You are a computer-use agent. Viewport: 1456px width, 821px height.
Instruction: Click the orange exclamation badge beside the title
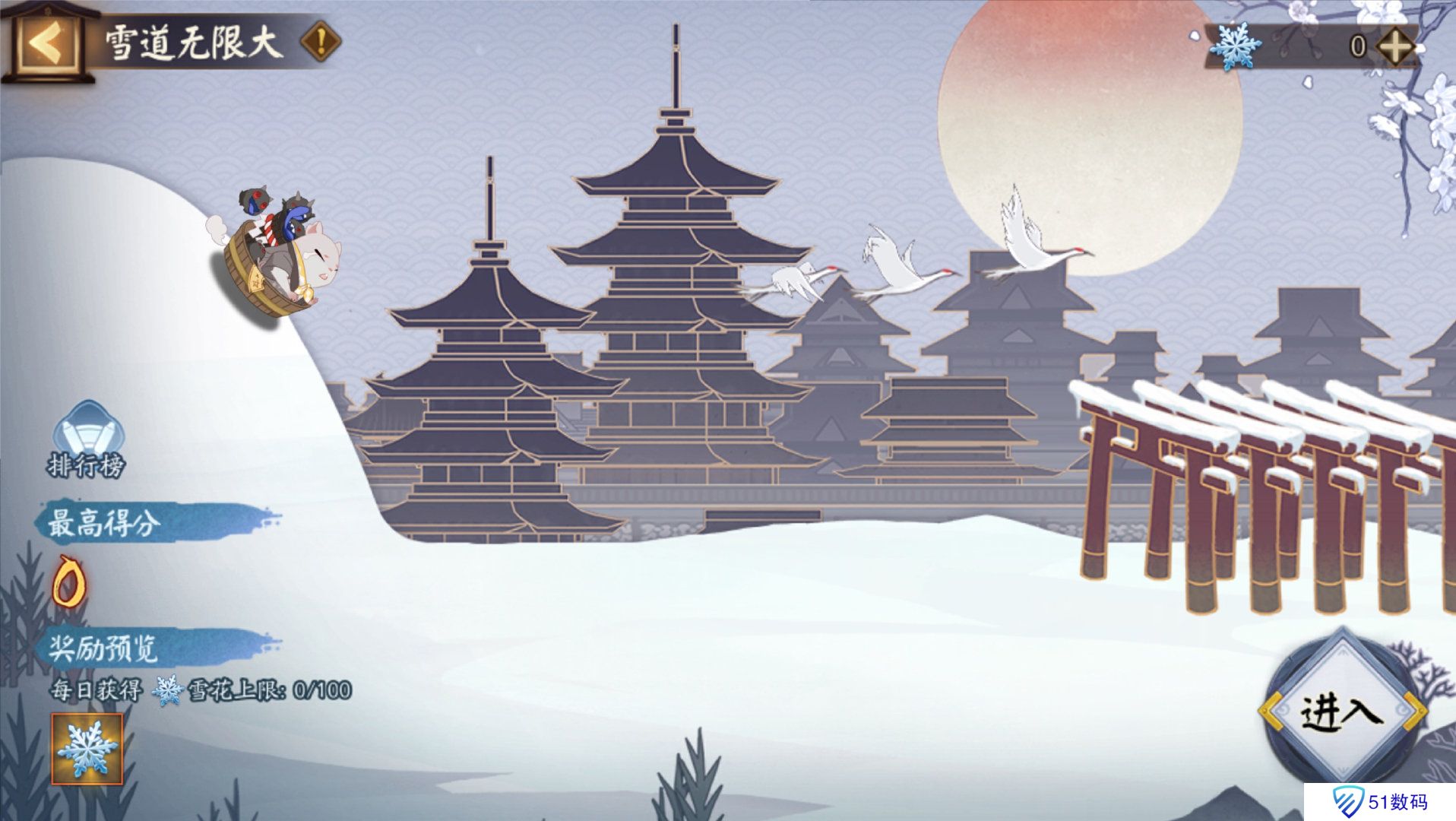pos(321,40)
